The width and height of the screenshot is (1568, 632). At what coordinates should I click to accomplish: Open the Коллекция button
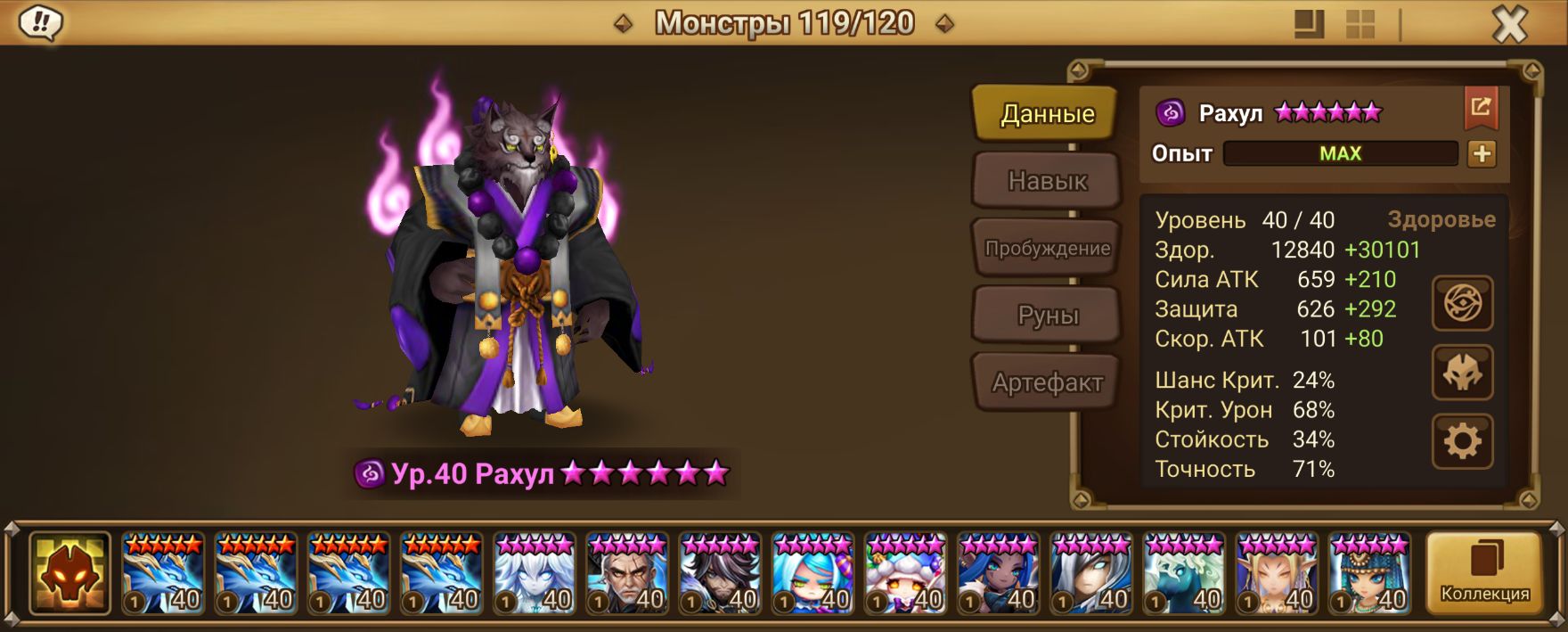coord(1484,573)
